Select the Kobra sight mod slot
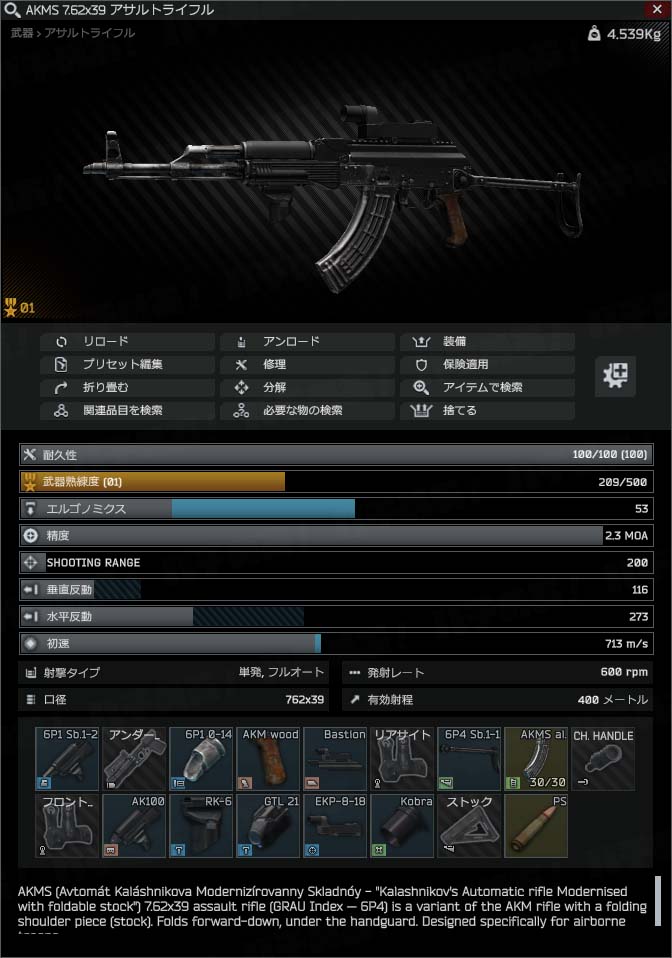Image resolution: width=672 pixels, height=958 pixels. (x=402, y=826)
